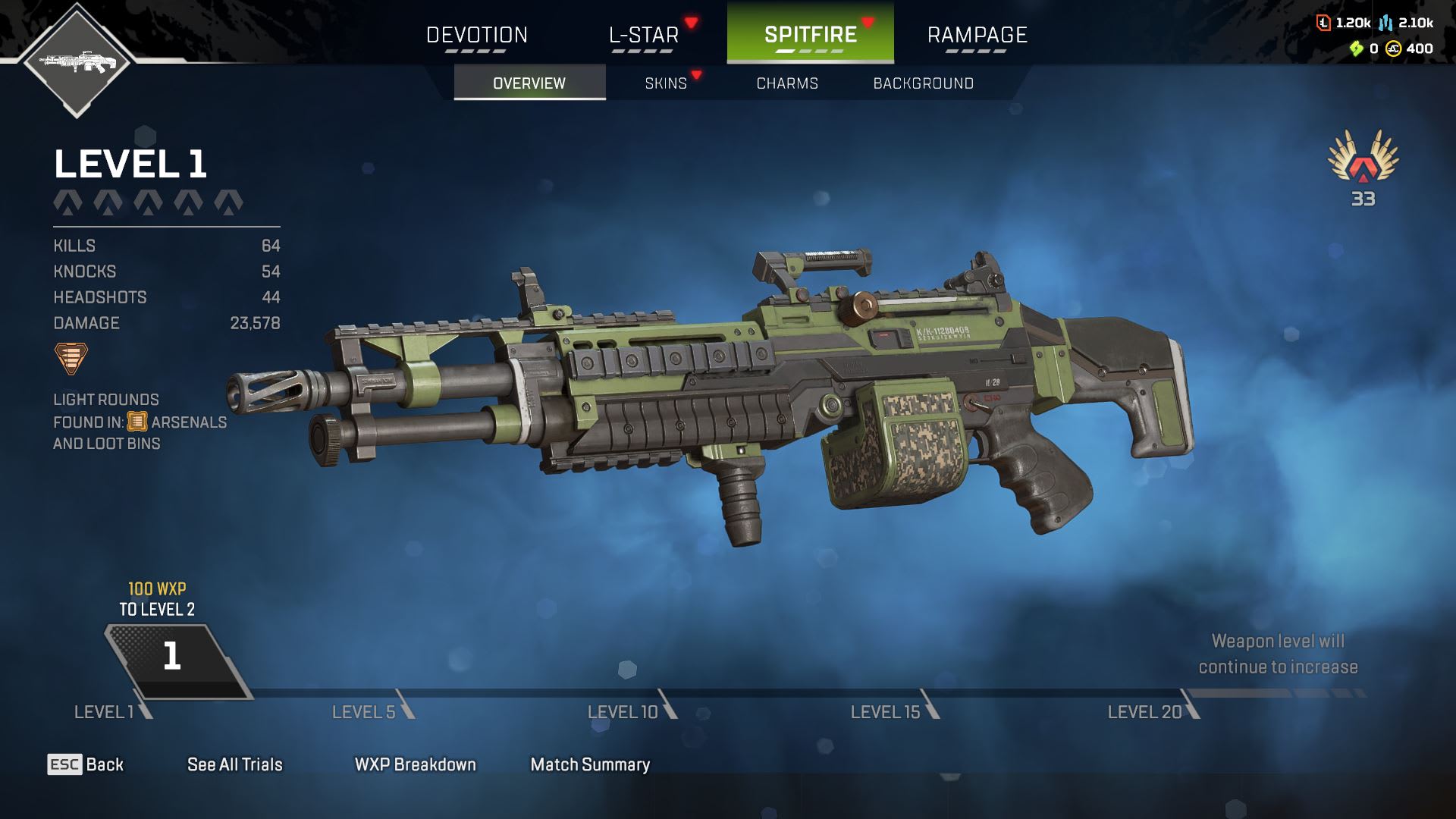1456x819 pixels.
Task: Show the Overview sub-tab
Action: tap(529, 83)
